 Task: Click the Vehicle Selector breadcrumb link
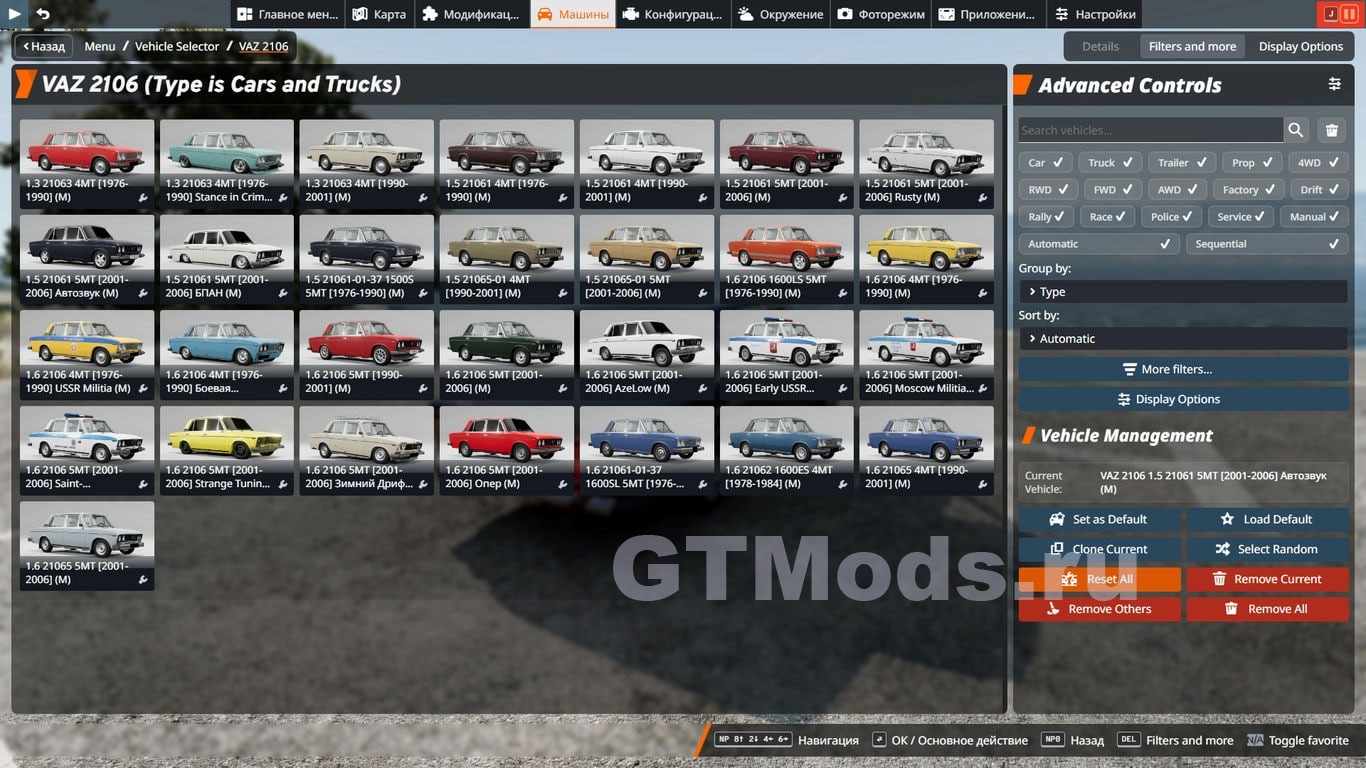point(177,46)
